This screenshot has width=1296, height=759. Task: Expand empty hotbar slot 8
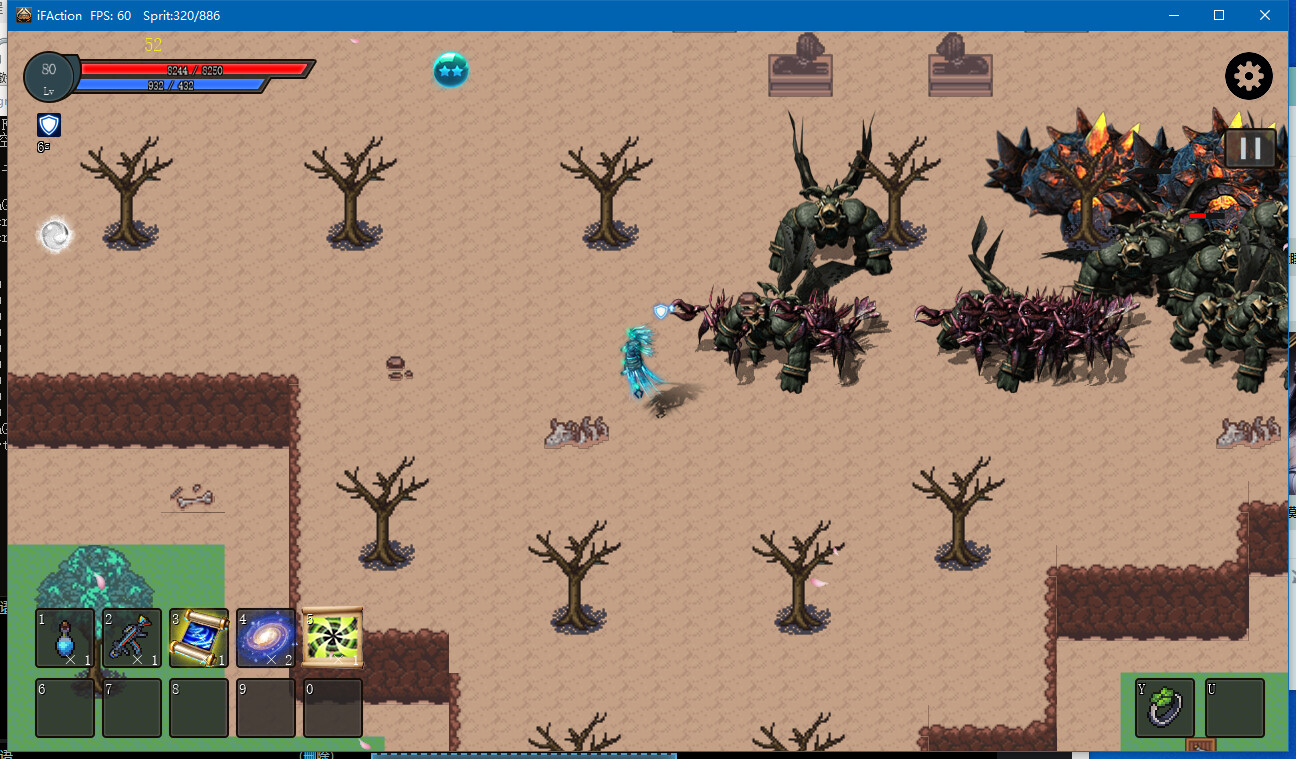(199, 708)
